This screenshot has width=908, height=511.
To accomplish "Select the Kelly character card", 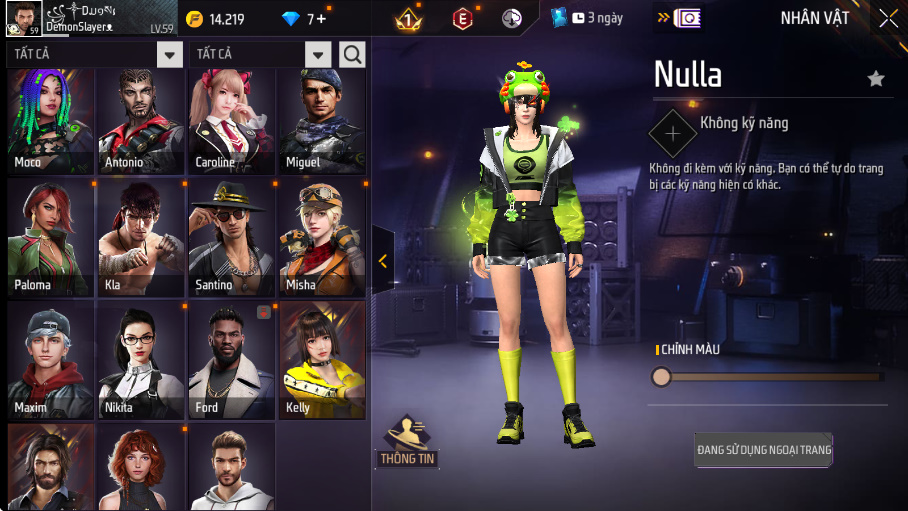I will tap(322, 360).
